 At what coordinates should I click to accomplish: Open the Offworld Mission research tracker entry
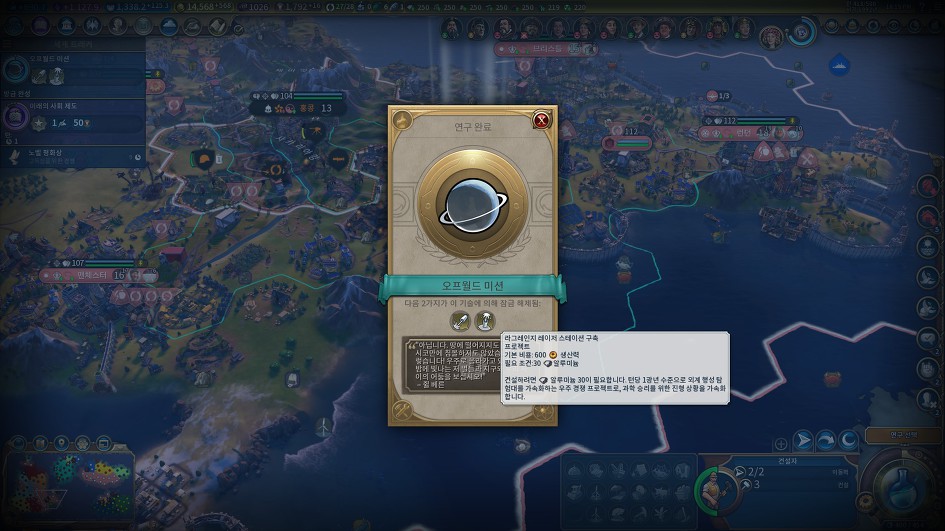coord(70,71)
